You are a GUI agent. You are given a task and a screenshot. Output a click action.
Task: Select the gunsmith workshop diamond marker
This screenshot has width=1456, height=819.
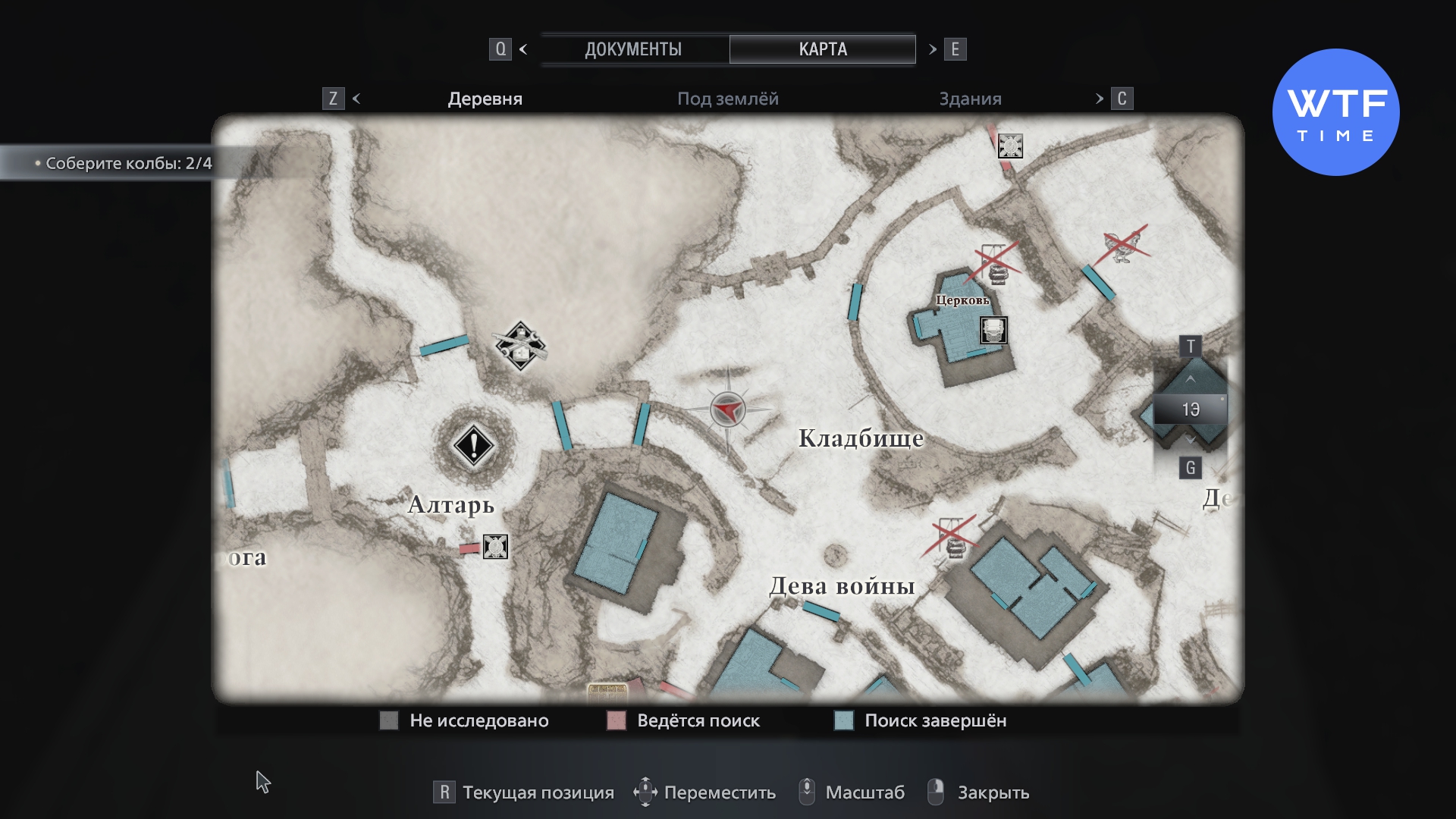tap(520, 346)
